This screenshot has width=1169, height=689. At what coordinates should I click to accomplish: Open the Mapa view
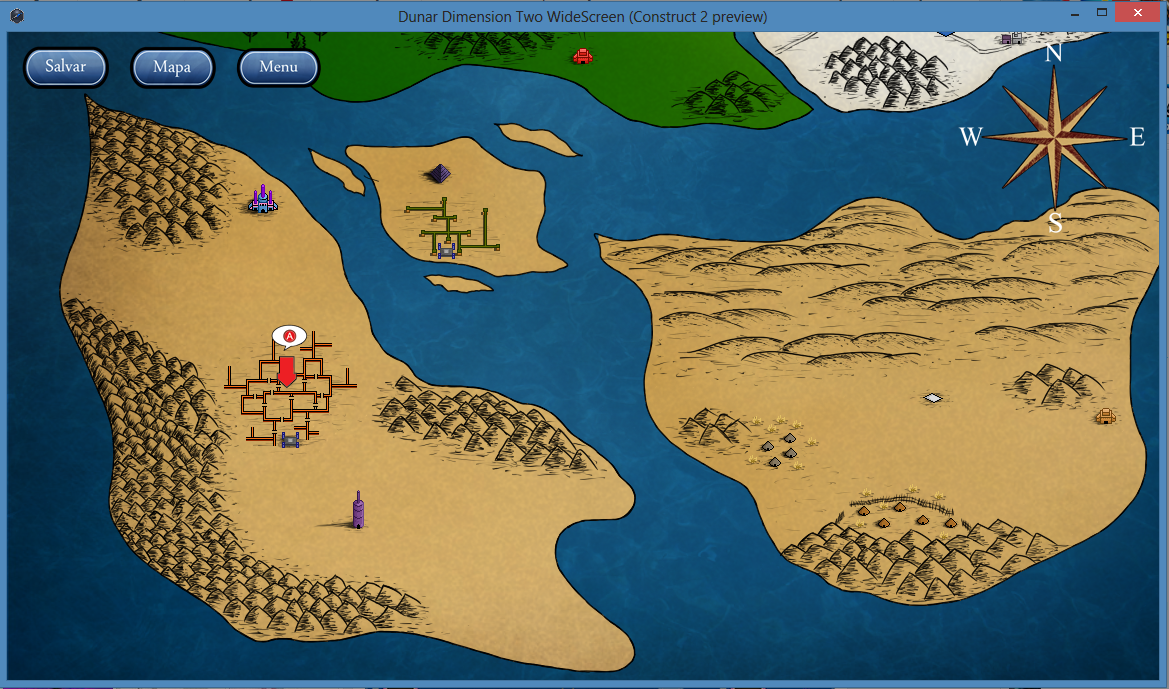[172, 67]
